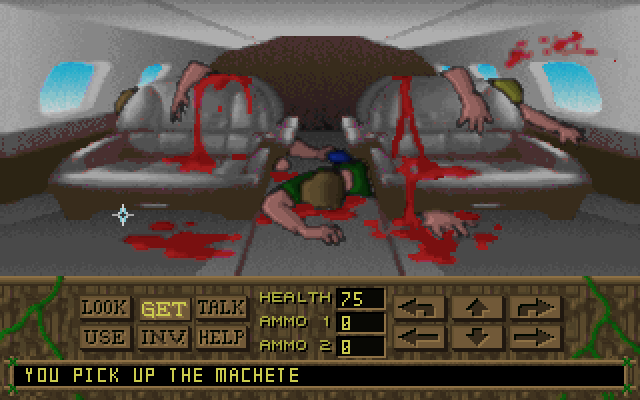This screenshot has width=640, height=400.
Task: Open the inventory with INV
Action: [163, 337]
